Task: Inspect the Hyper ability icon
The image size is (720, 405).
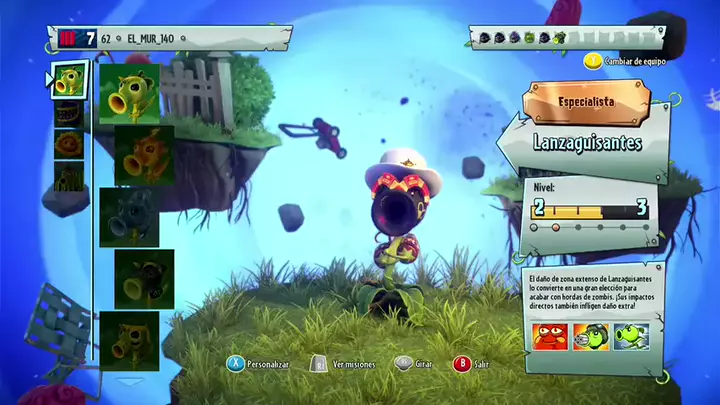Action: click(632, 337)
